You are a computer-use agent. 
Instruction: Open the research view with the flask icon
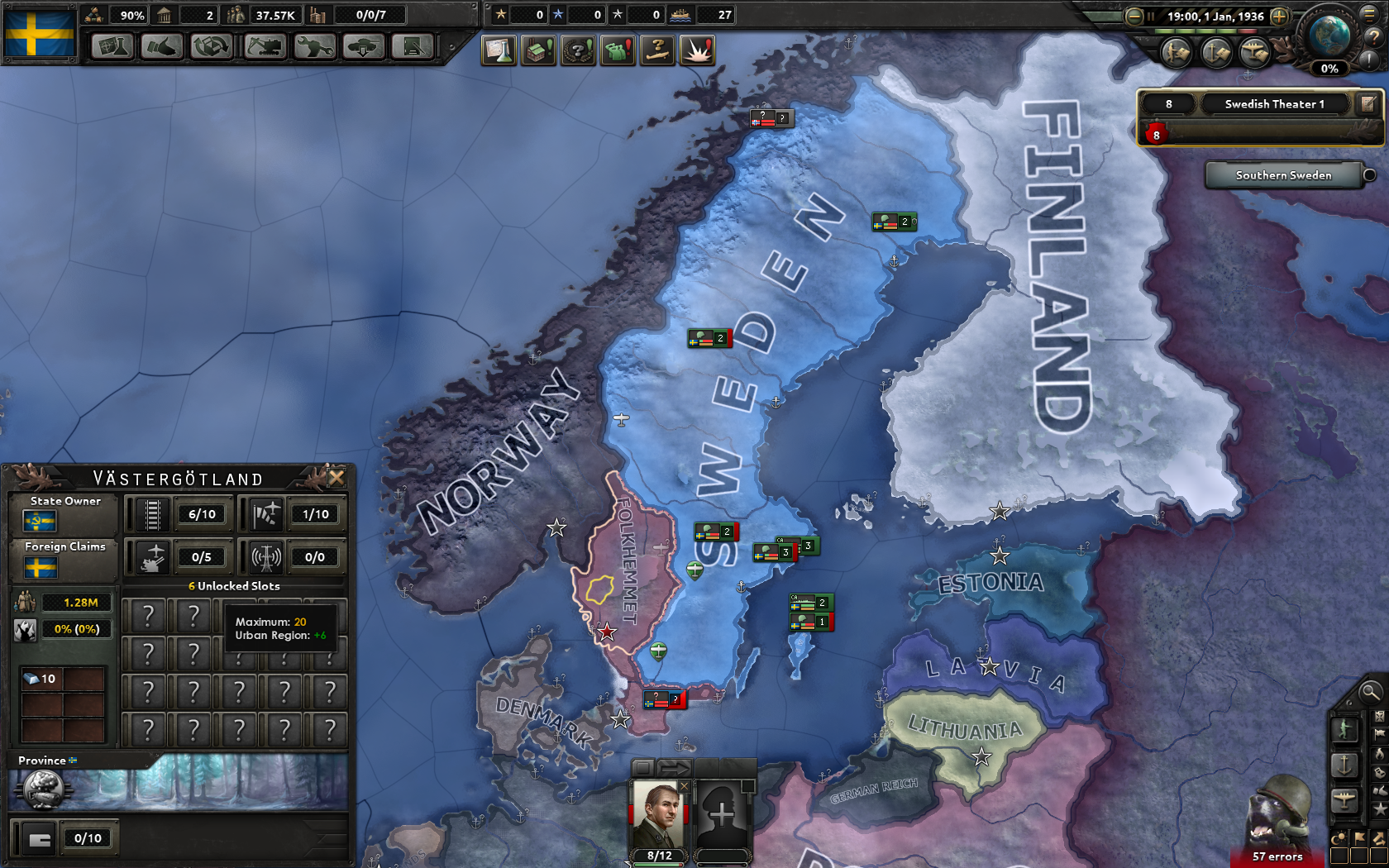pyautogui.click(x=113, y=47)
